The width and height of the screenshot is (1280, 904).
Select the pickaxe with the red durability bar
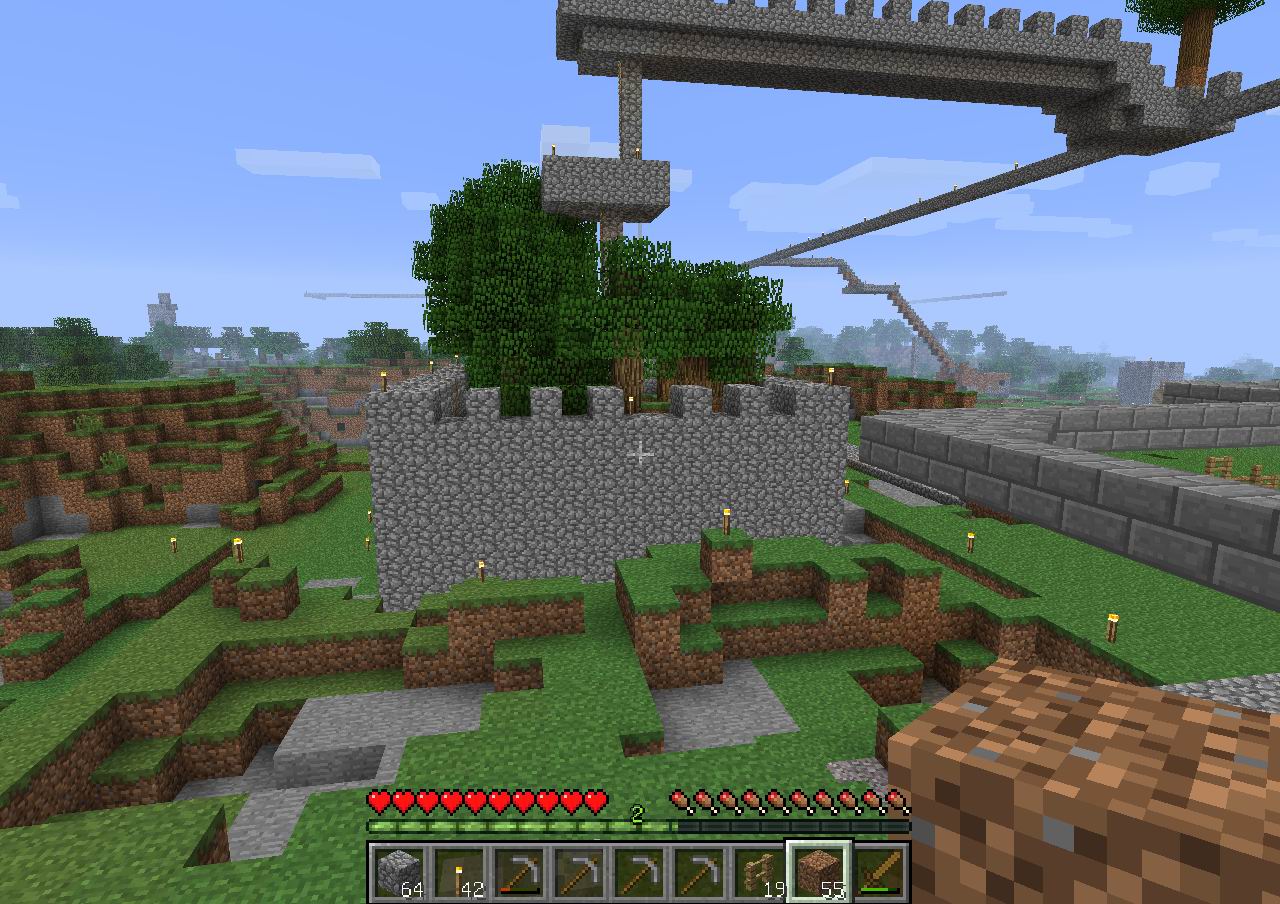(518, 872)
